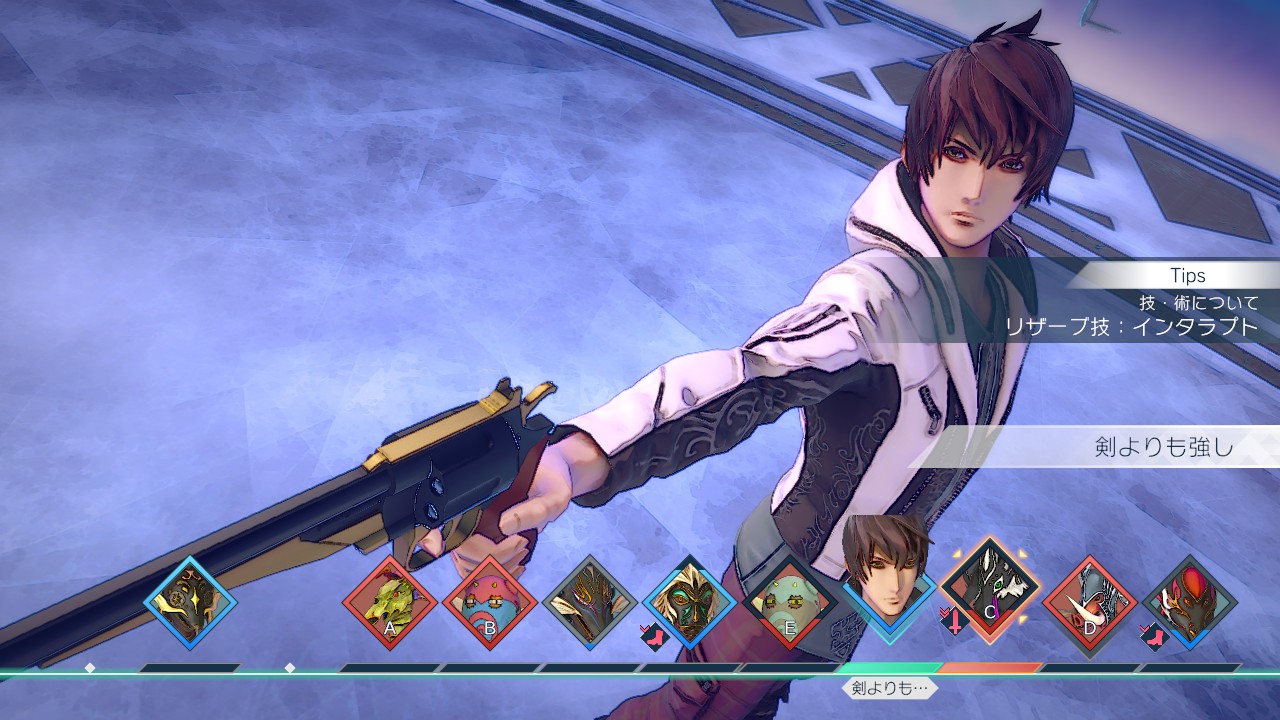The width and height of the screenshot is (1280, 720).
Task: Target enemy C dark armored portrait
Action: tap(990, 598)
